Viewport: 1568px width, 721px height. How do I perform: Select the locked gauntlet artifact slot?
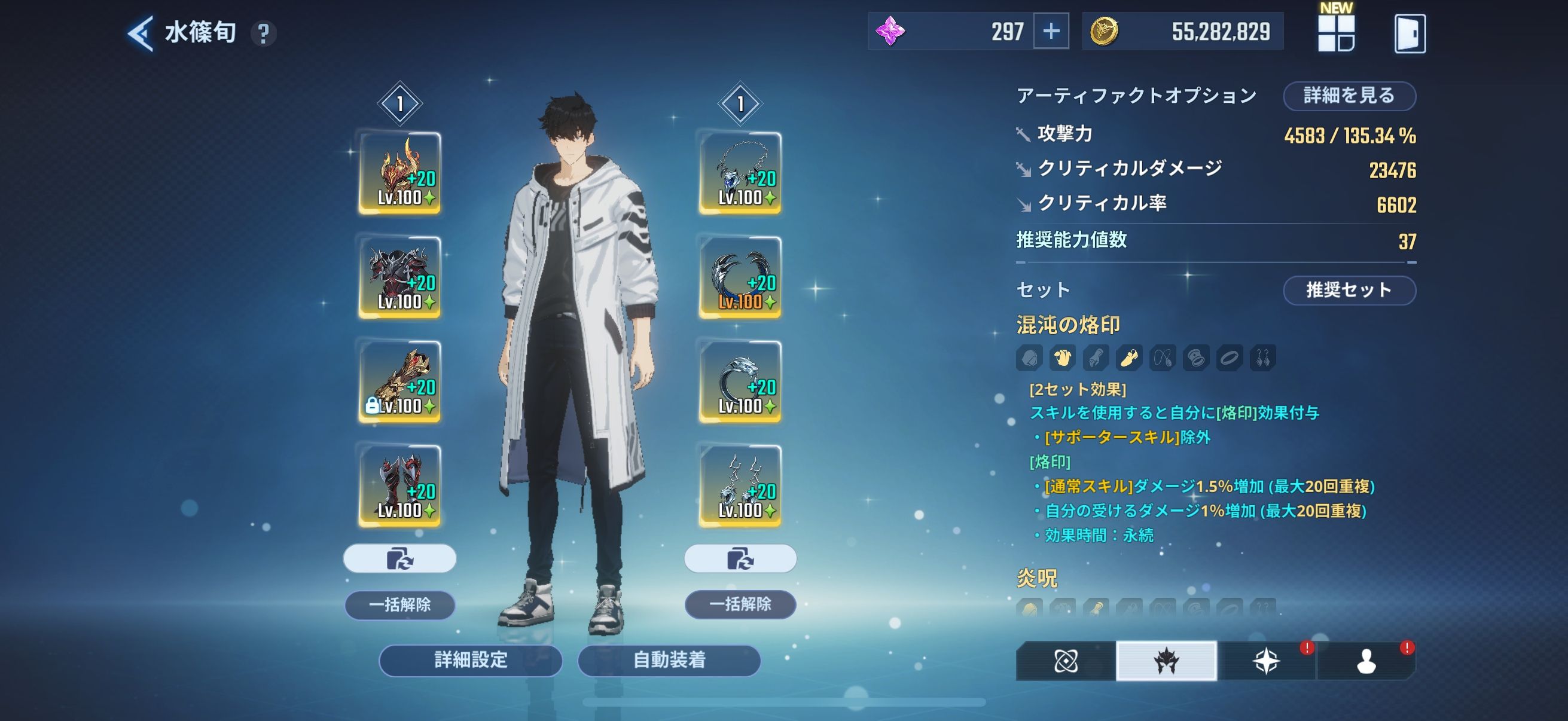click(x=399, y=381)
